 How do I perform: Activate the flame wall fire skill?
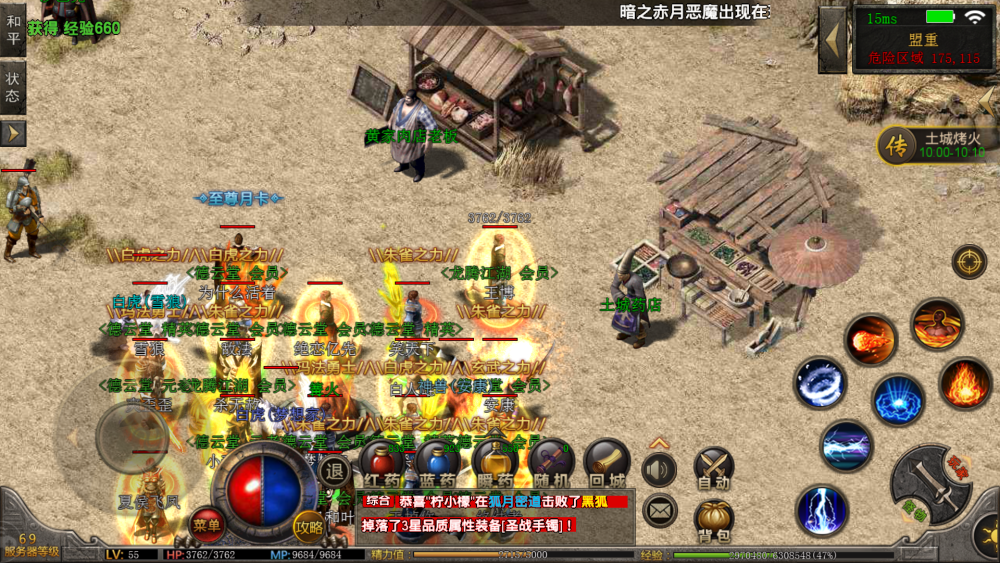965,383
